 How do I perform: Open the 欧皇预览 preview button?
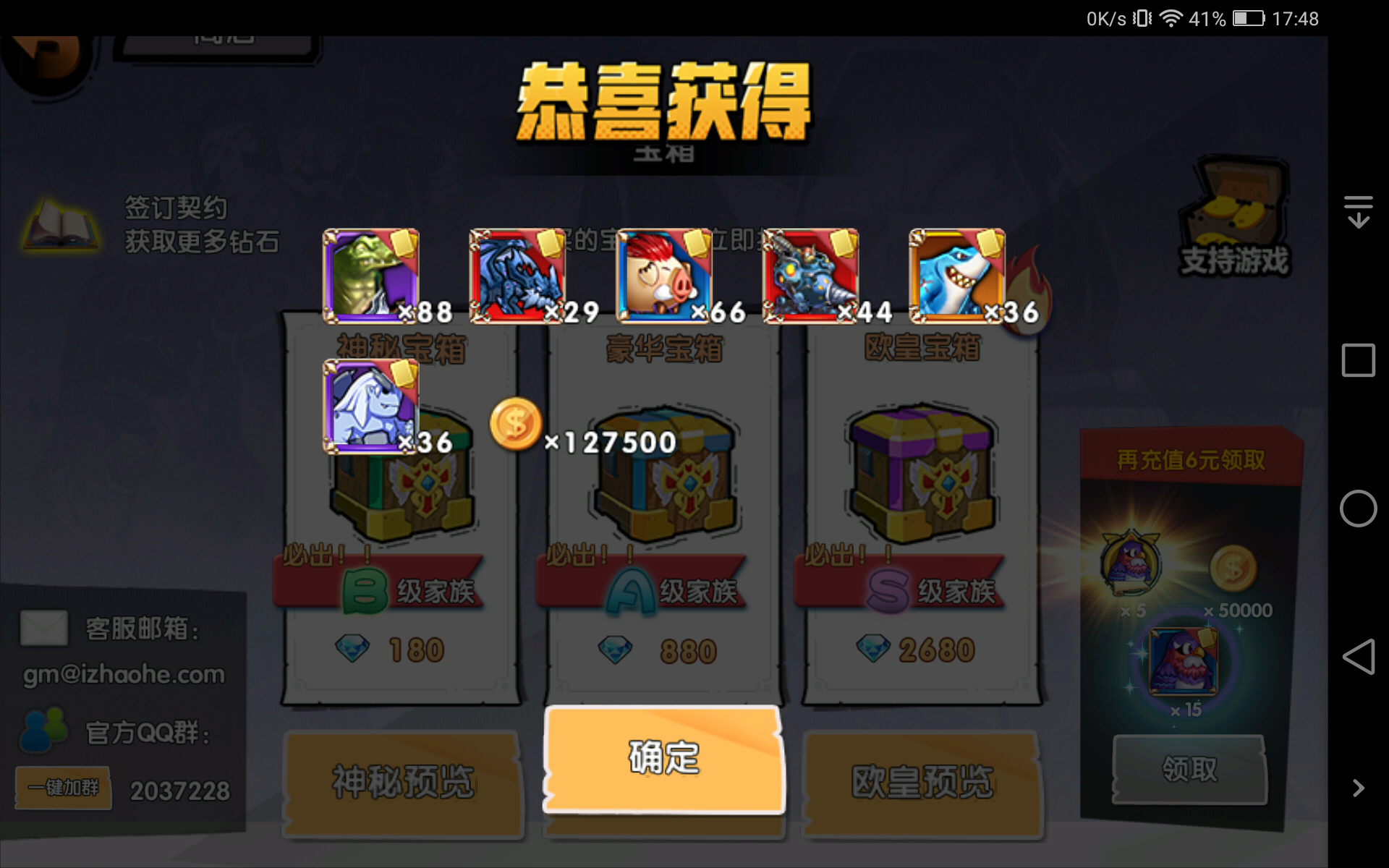922,783
